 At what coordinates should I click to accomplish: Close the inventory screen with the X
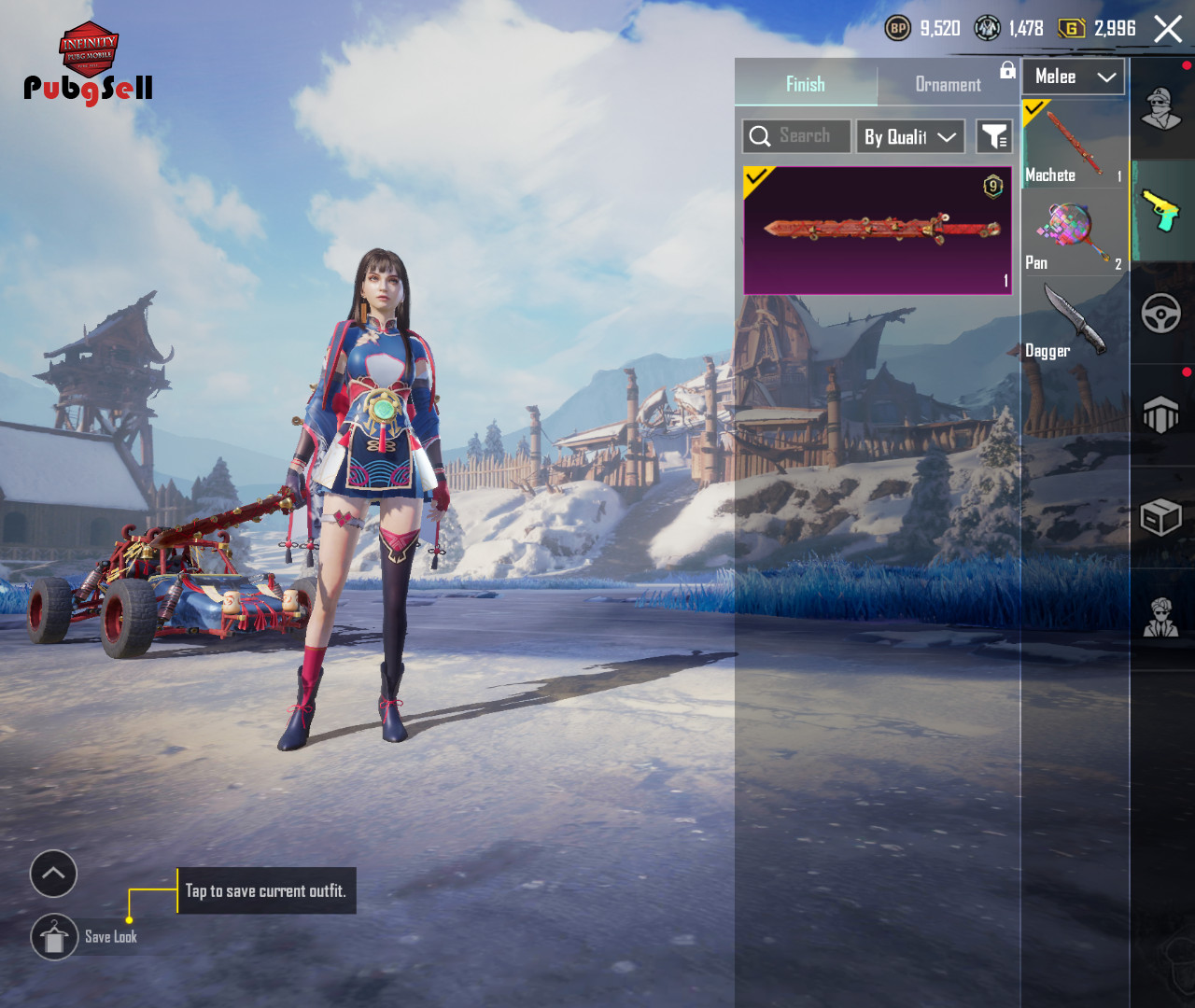pos(1167,29)
